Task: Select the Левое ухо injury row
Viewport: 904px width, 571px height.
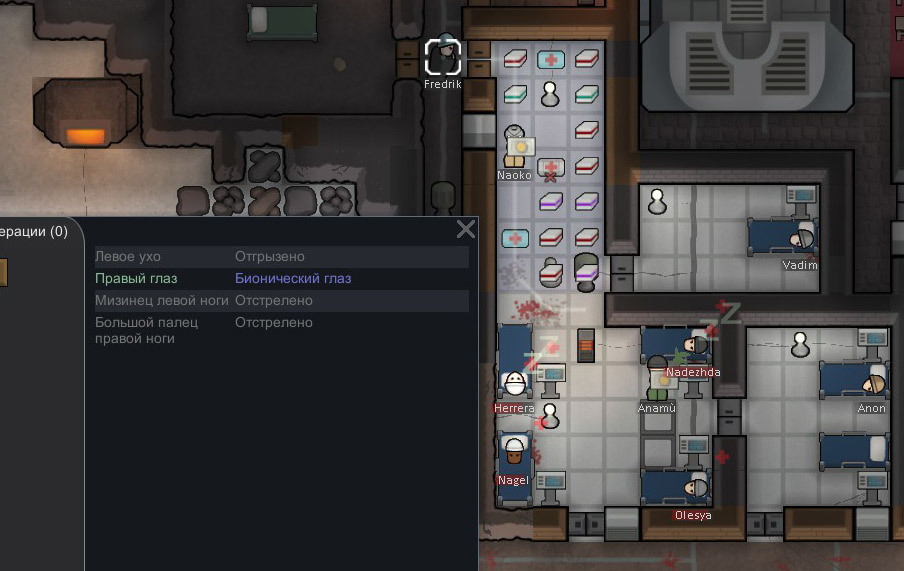Action: 281,257
